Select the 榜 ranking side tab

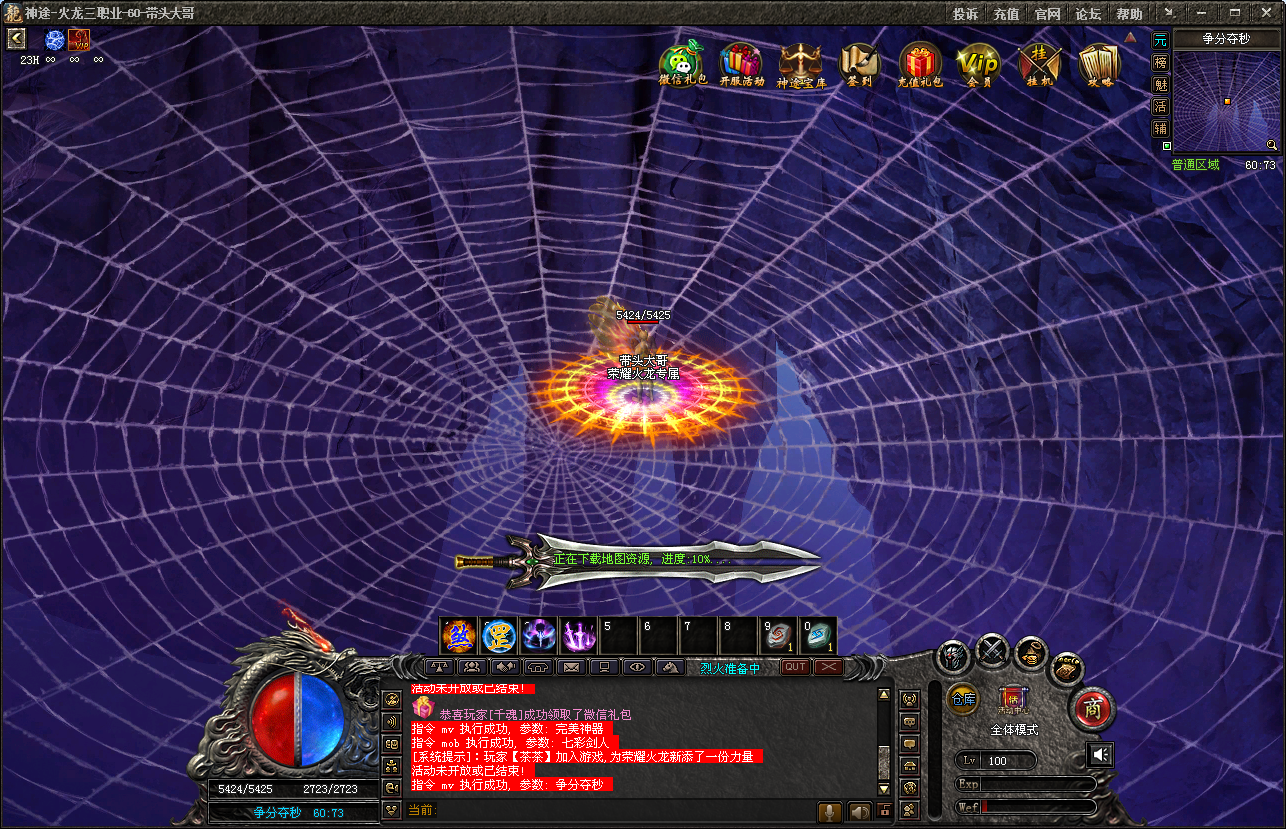1160,62
